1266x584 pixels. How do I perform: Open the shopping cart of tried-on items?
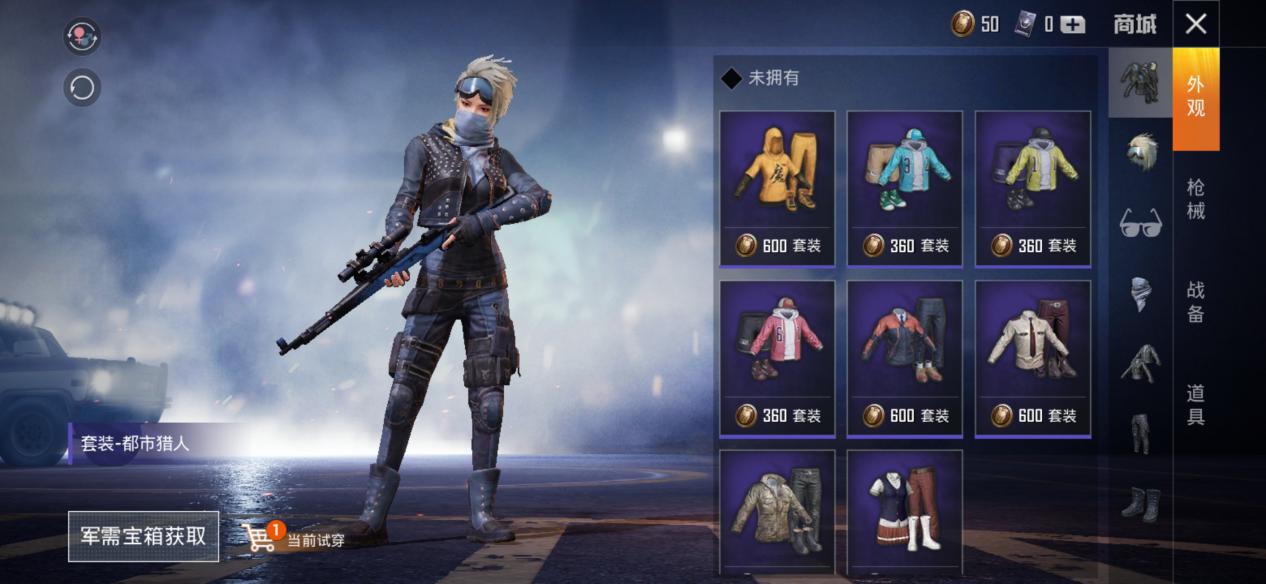point(260,538)
